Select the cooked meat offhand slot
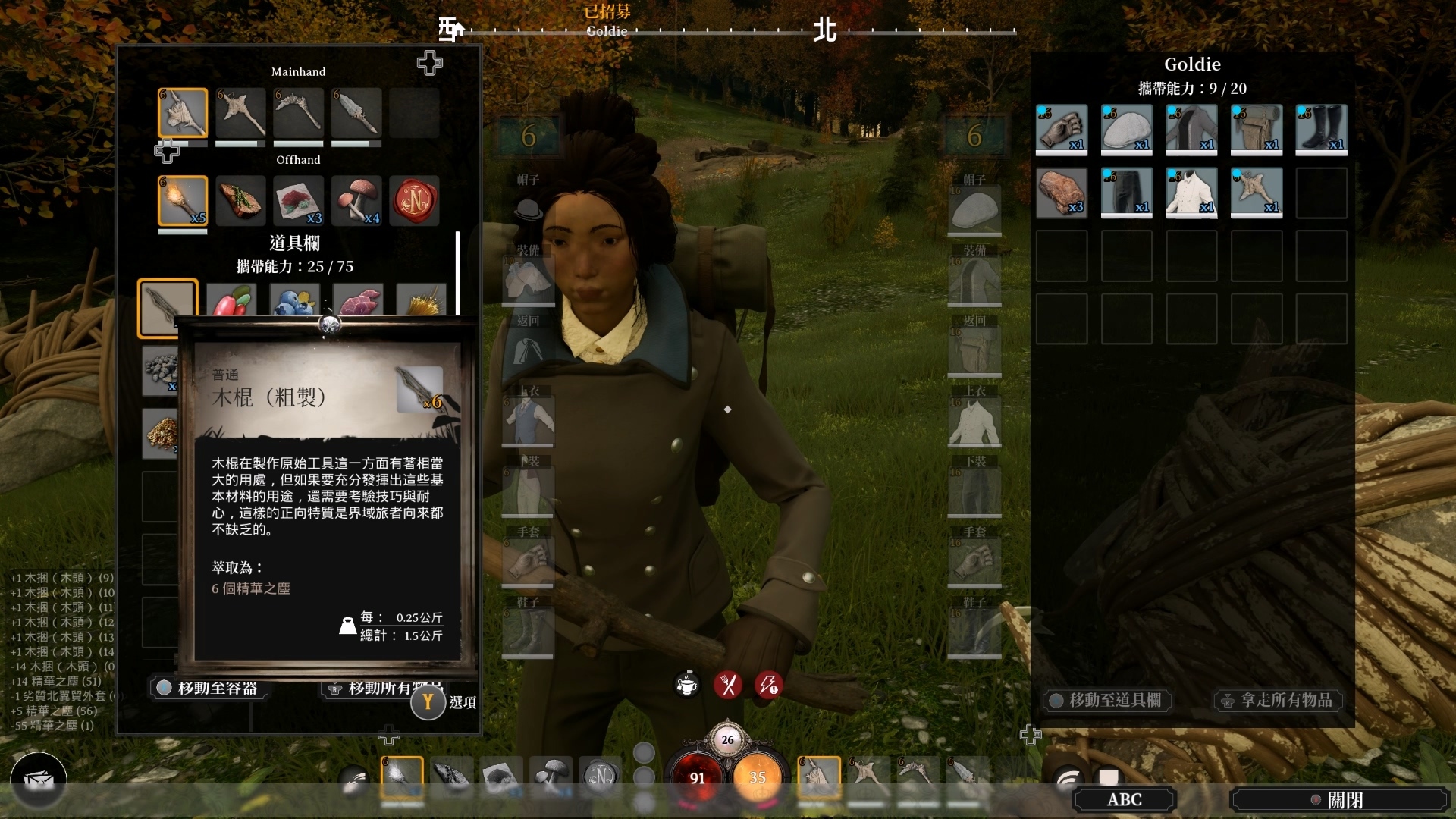 point(240,201)
